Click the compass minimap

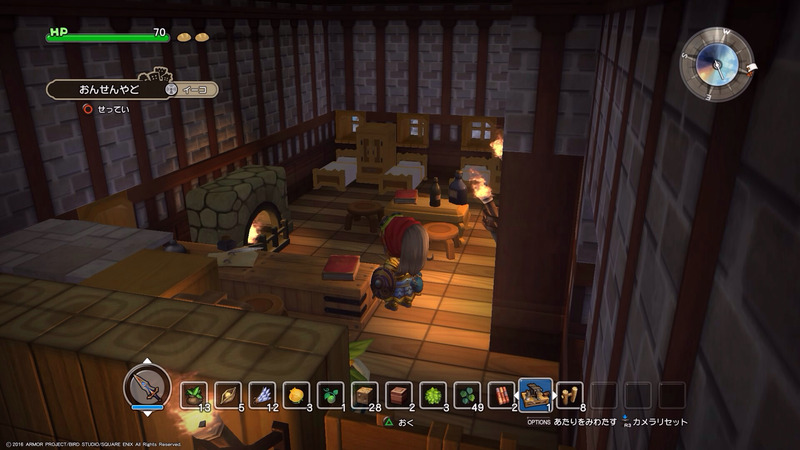(718, 62)
